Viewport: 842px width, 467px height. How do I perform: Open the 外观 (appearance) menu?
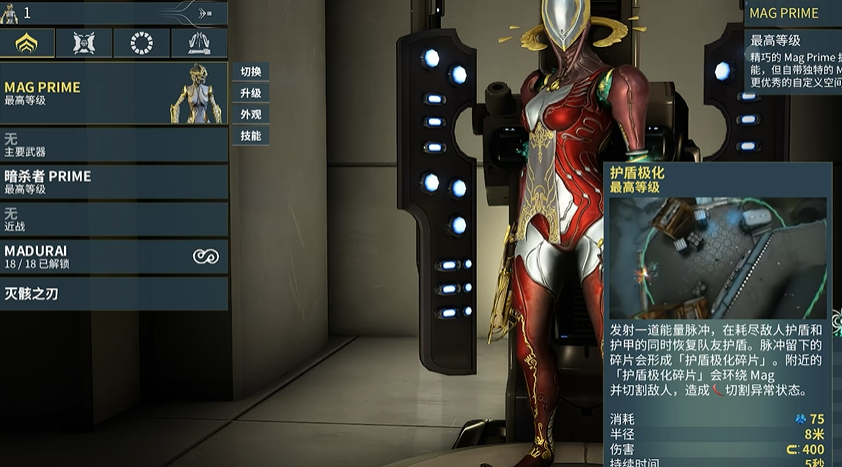(x=250, y=114)
